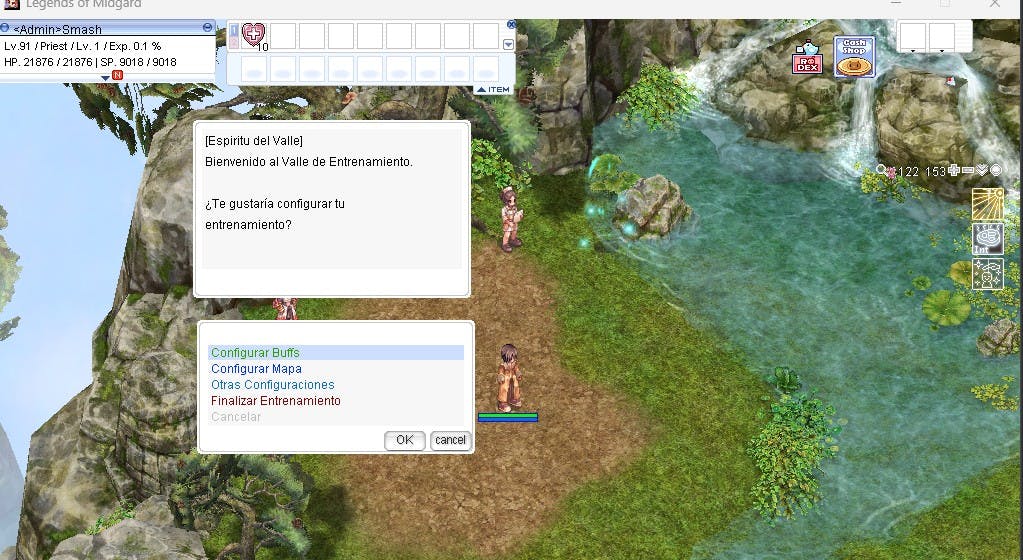Screen dimensions: 1023x560
Task: Confirm selection with the OK button
Action: coord(404,440)
